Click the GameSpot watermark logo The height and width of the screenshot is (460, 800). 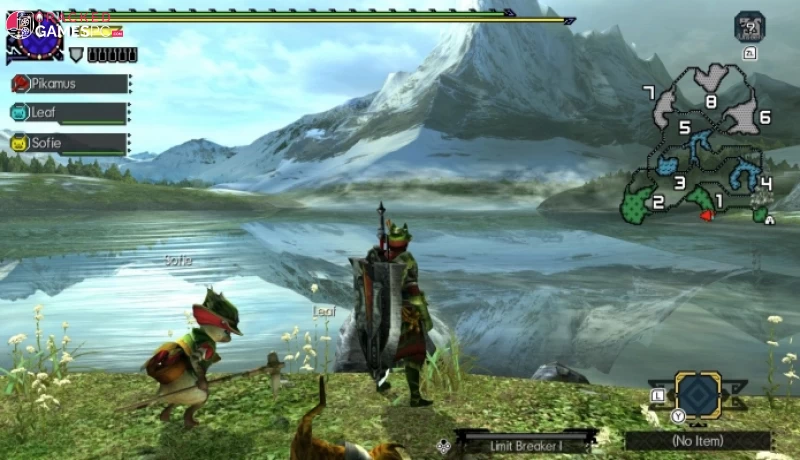(x=70, y=28)
